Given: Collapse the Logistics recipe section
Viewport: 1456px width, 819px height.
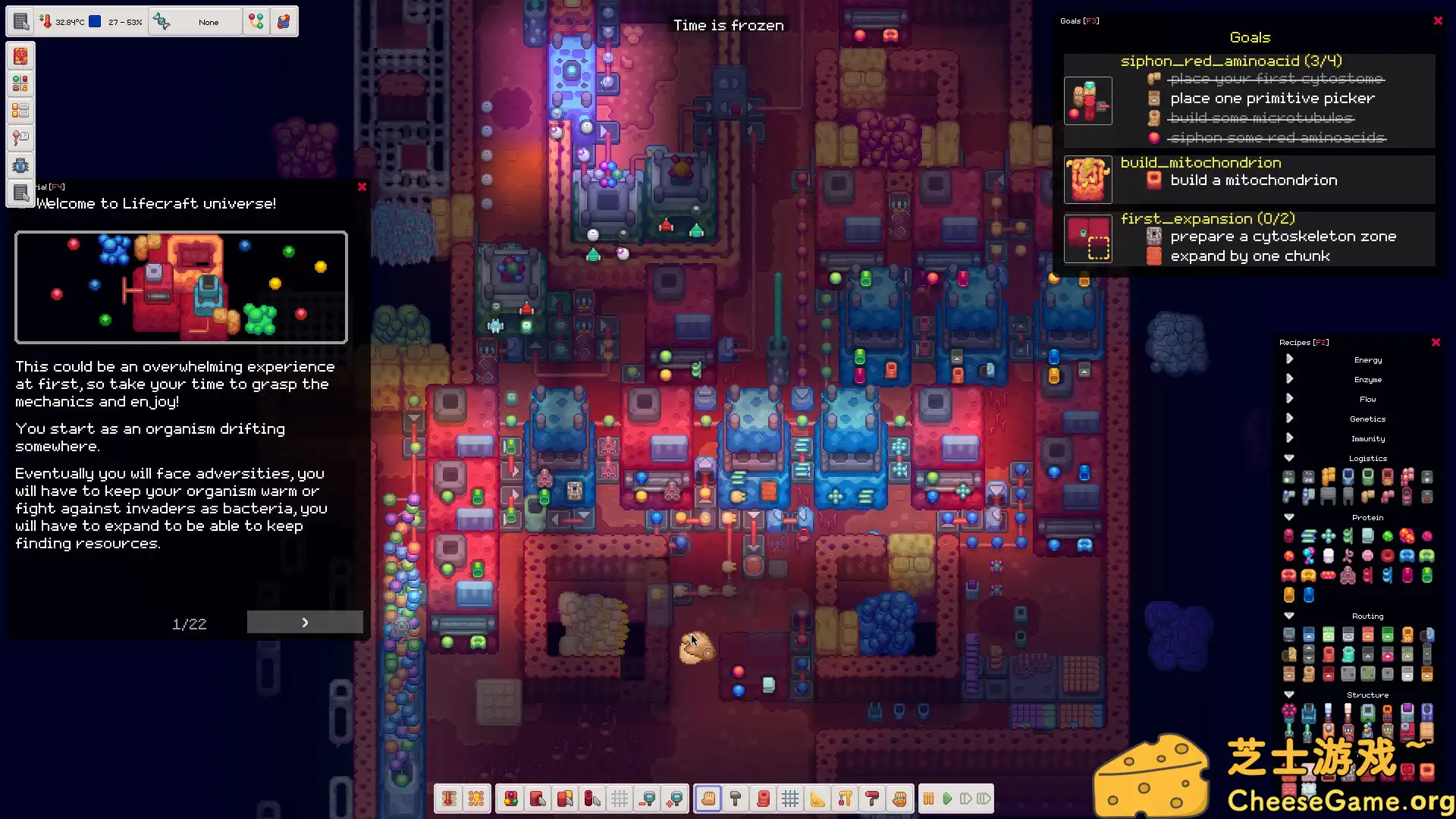Looking at the screenshot, I should coord(1288,458).
